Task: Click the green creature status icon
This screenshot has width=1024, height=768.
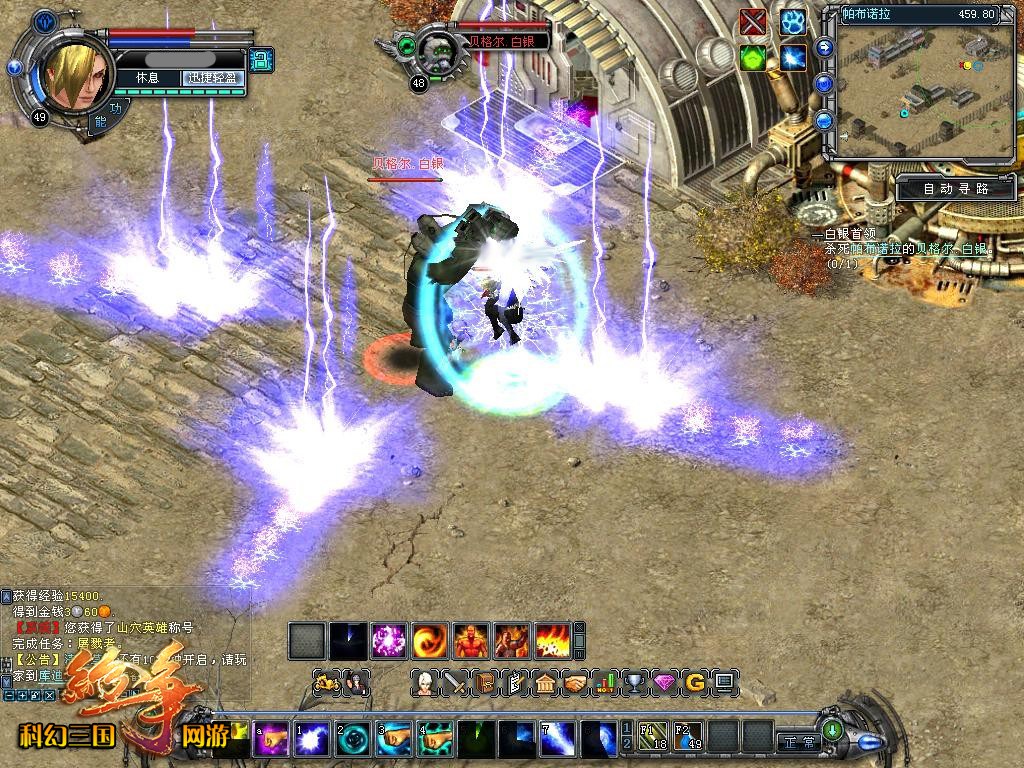Action: [753, 58]
